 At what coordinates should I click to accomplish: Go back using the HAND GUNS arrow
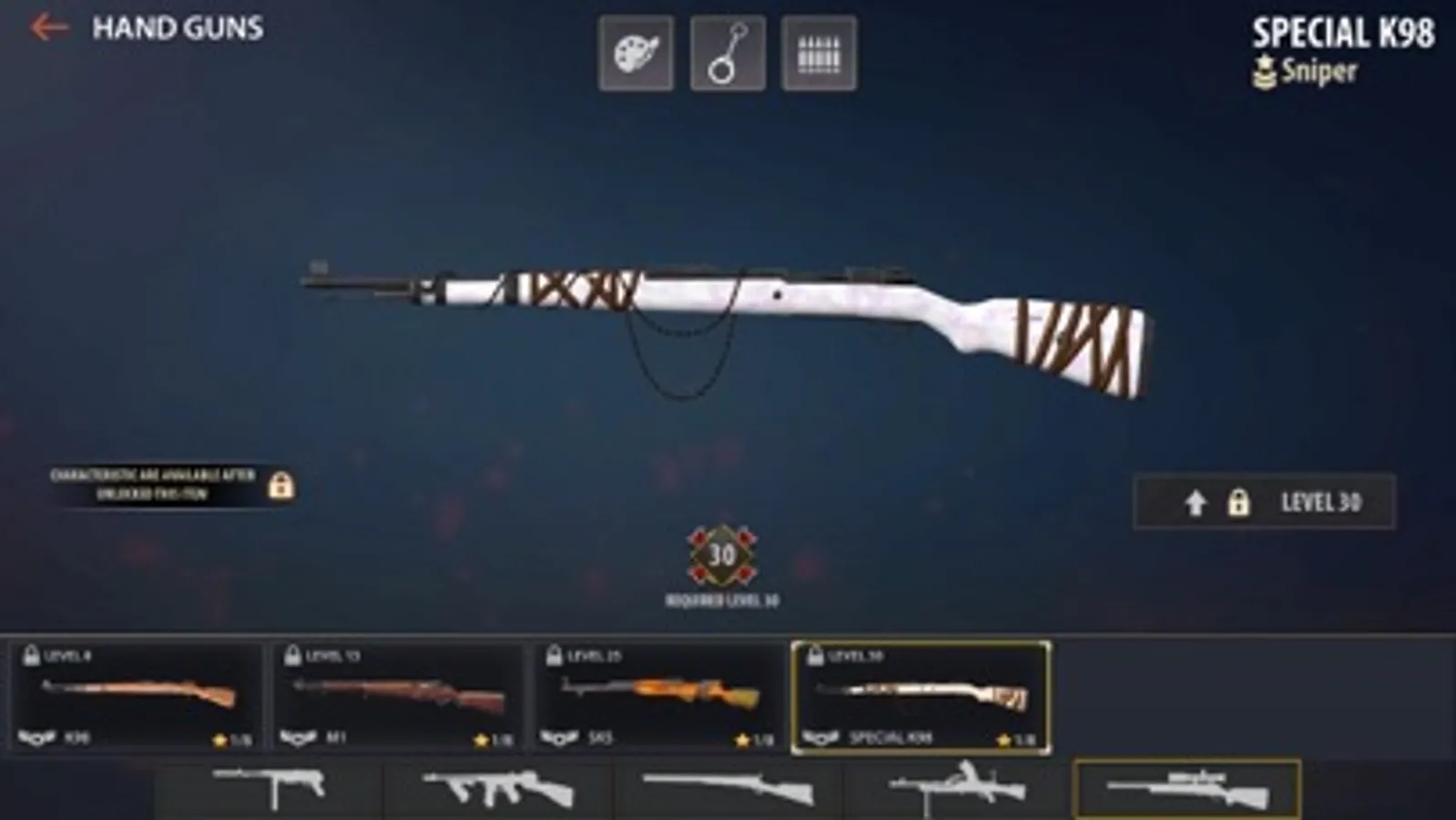[47, 27]
